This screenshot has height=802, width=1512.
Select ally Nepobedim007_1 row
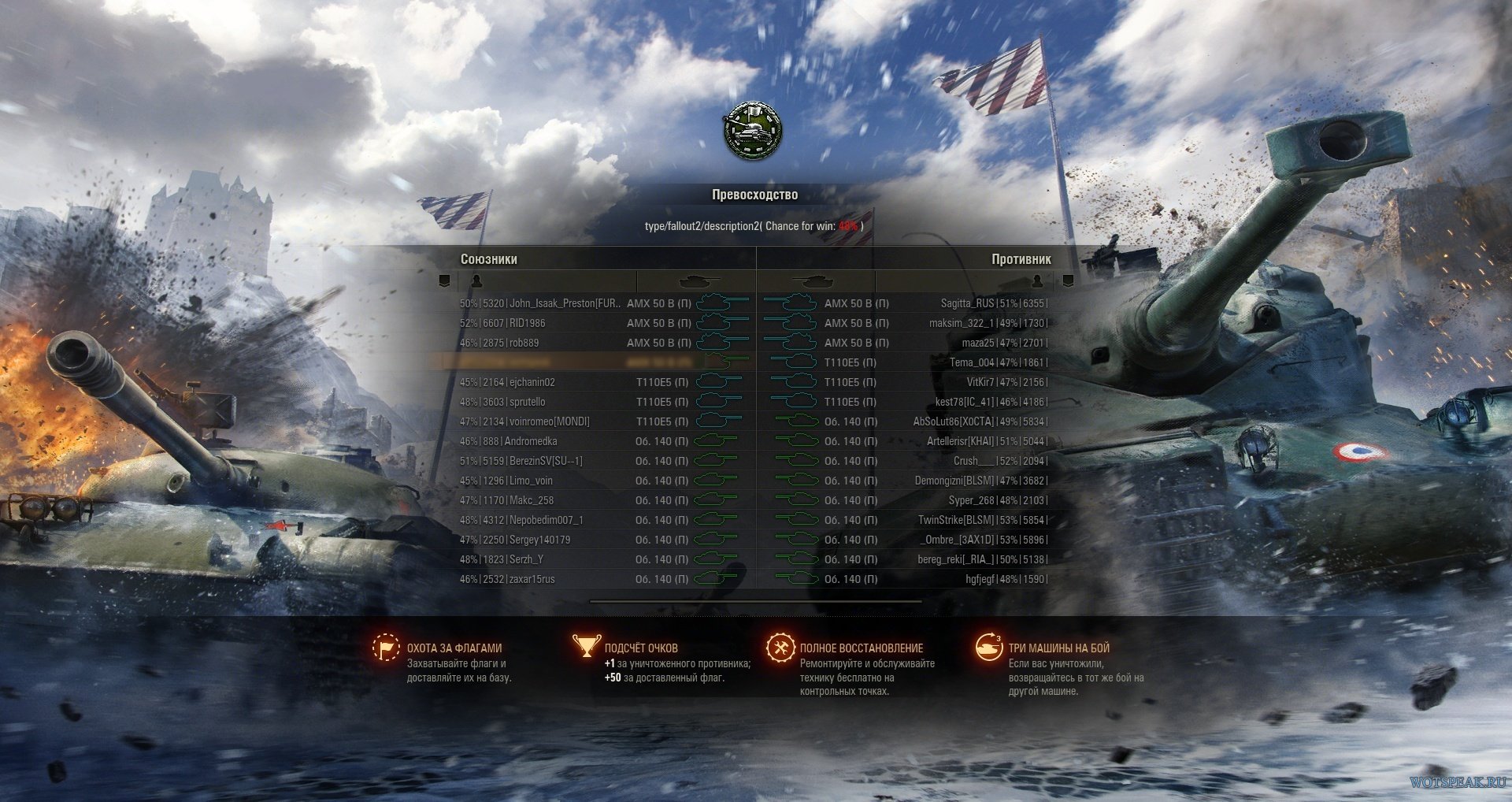546,520
